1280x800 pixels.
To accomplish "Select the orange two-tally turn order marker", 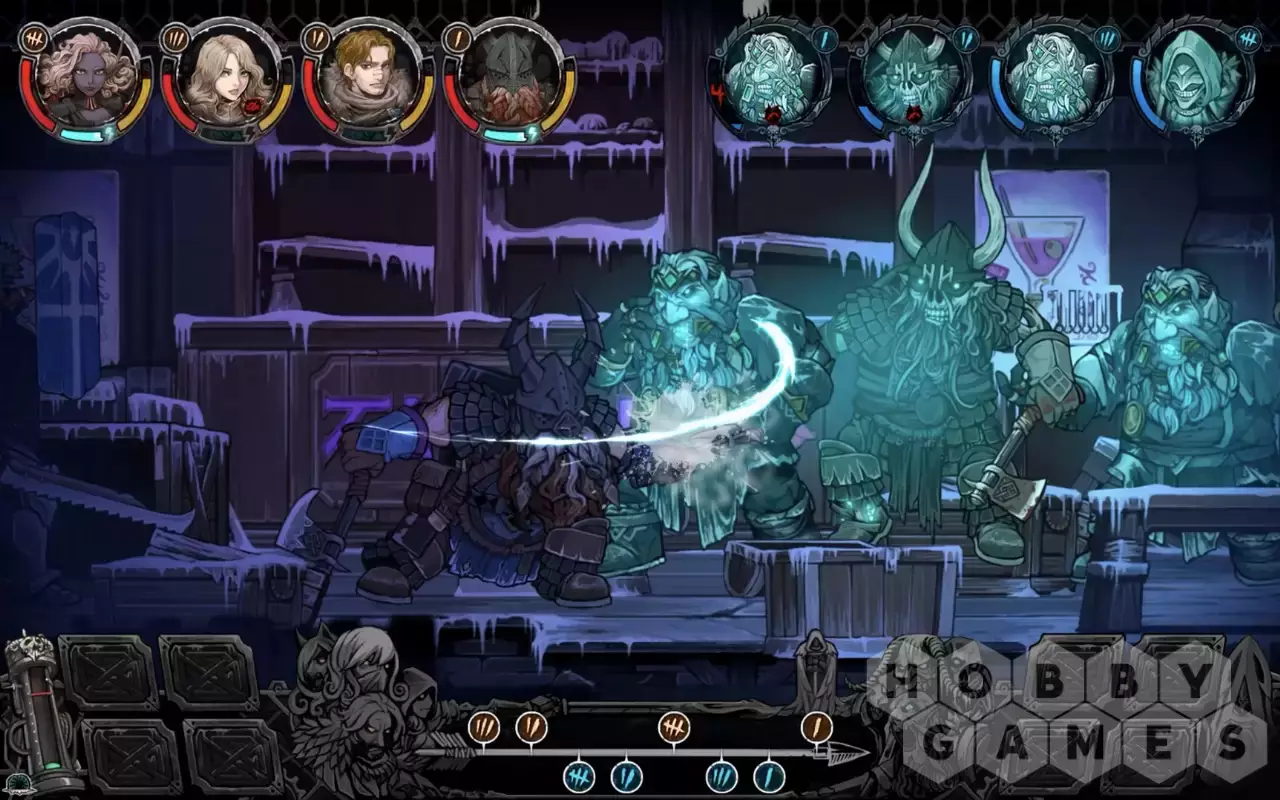I will click(531, 727).
